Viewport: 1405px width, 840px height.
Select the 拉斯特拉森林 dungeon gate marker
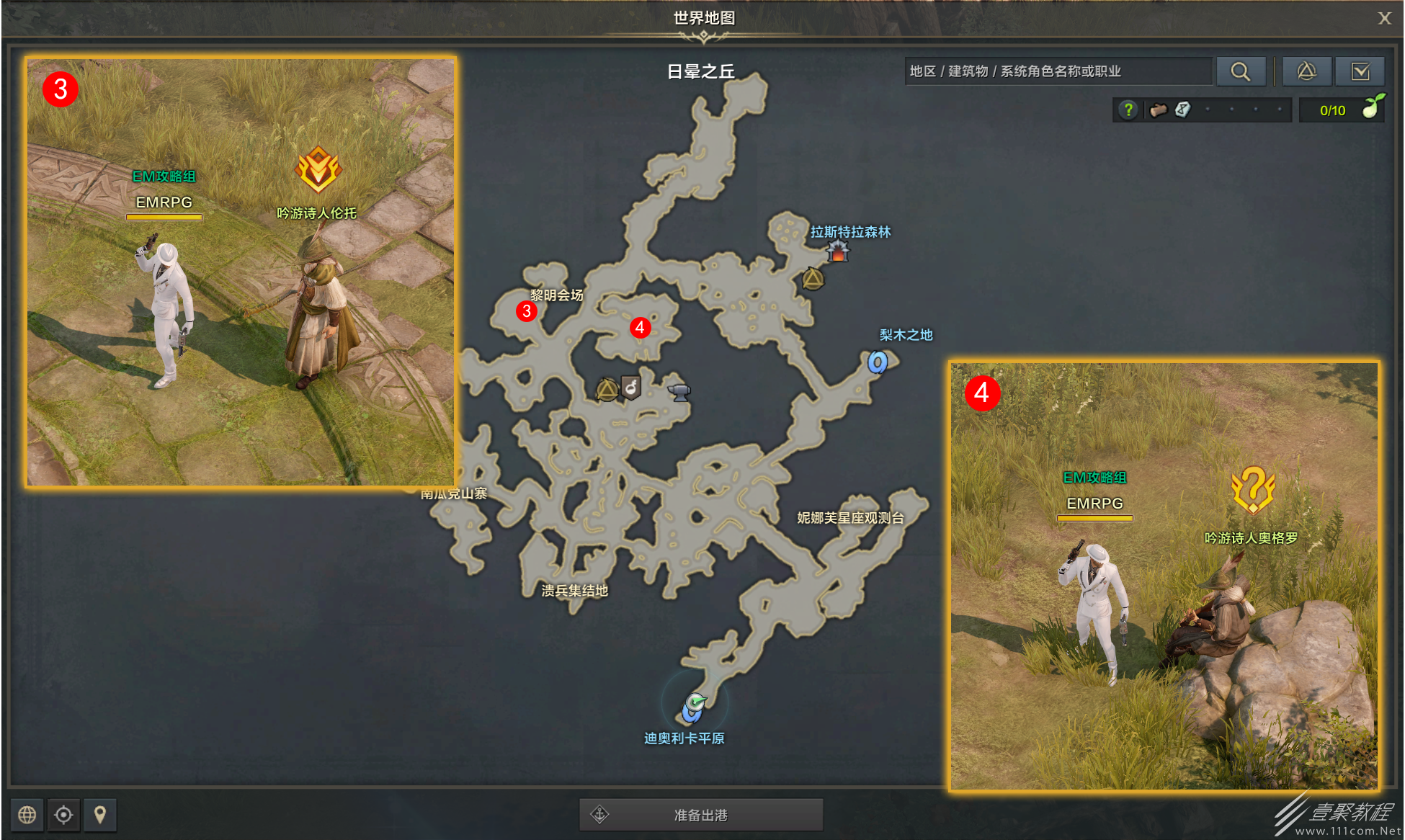coord(837,251)
